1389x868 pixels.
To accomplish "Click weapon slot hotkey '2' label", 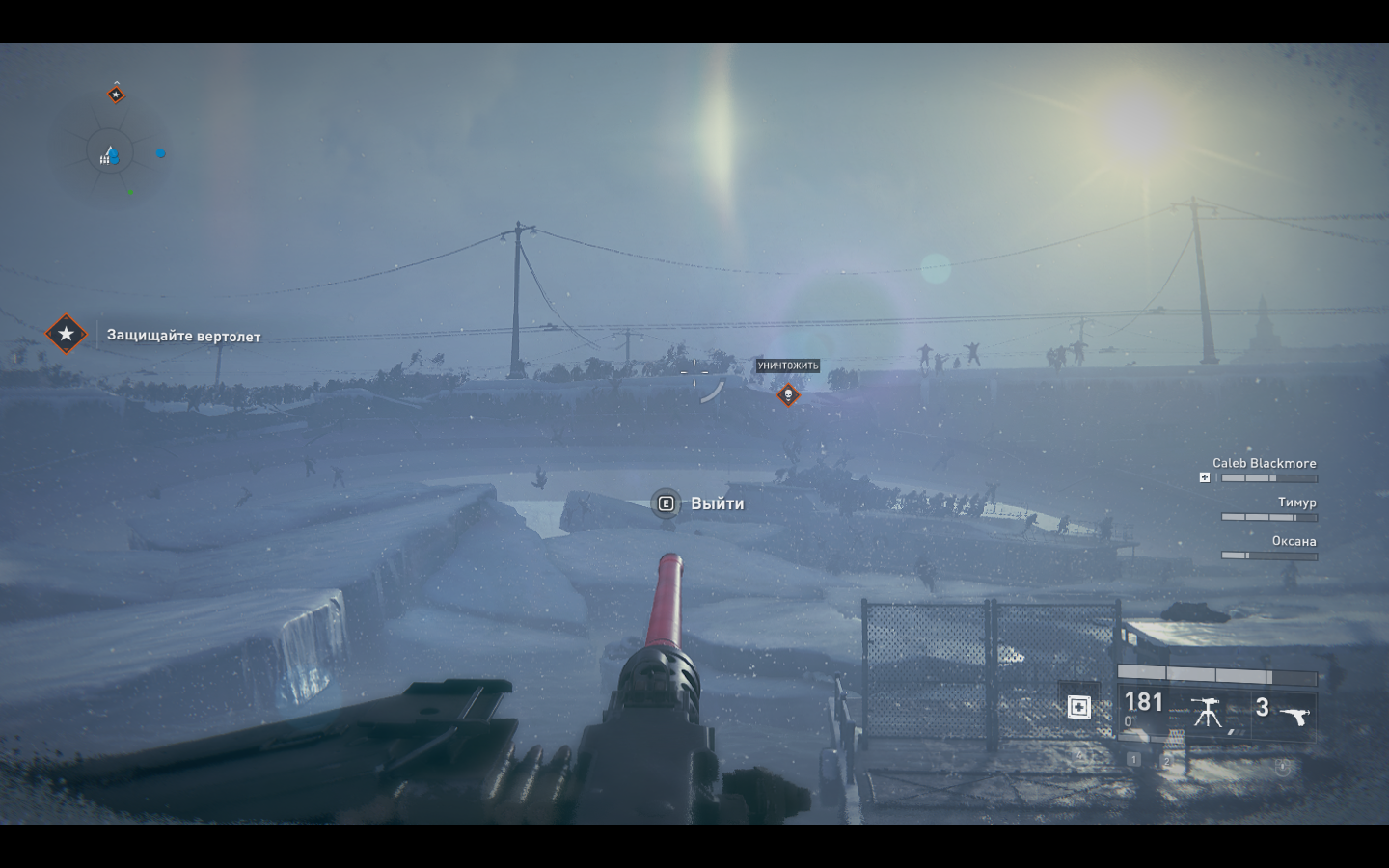I will (x=1167, y=760).
